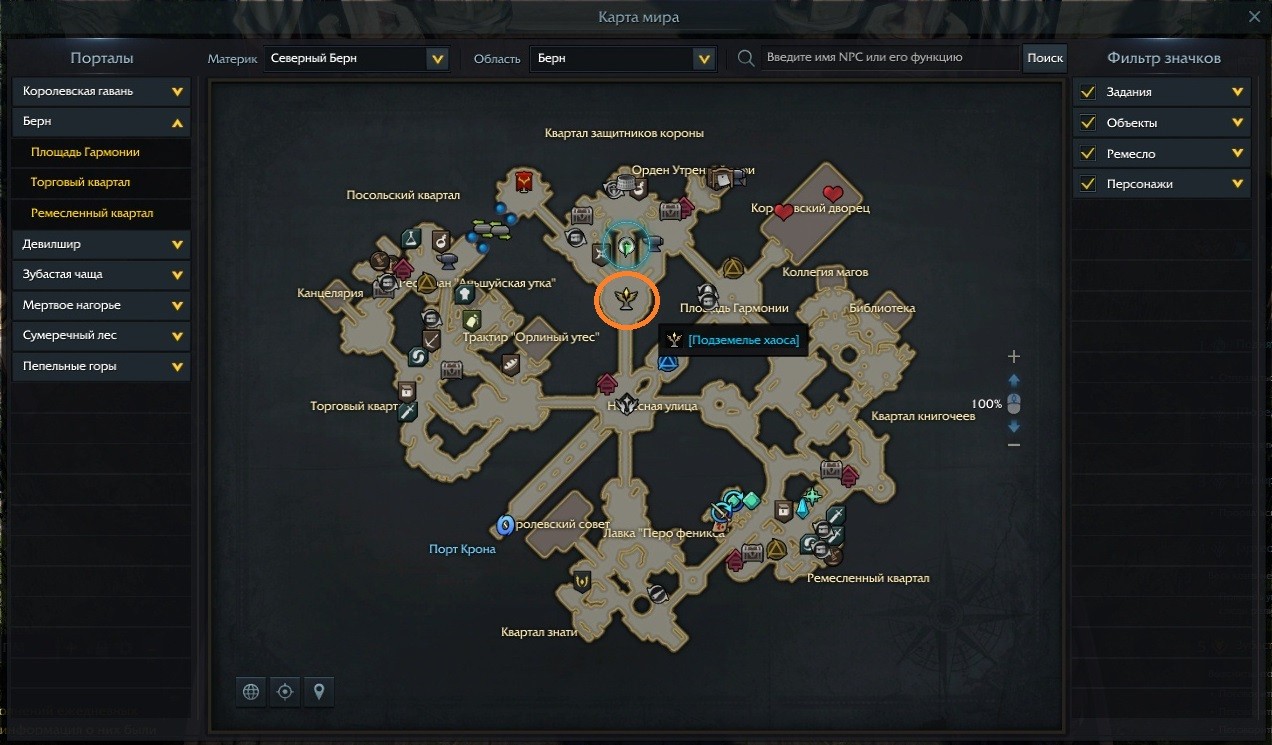This screenshot has height=745, width=1272.
Task: Toggle the Объекты icon filter checkbox
Action: pos(1087,123)
